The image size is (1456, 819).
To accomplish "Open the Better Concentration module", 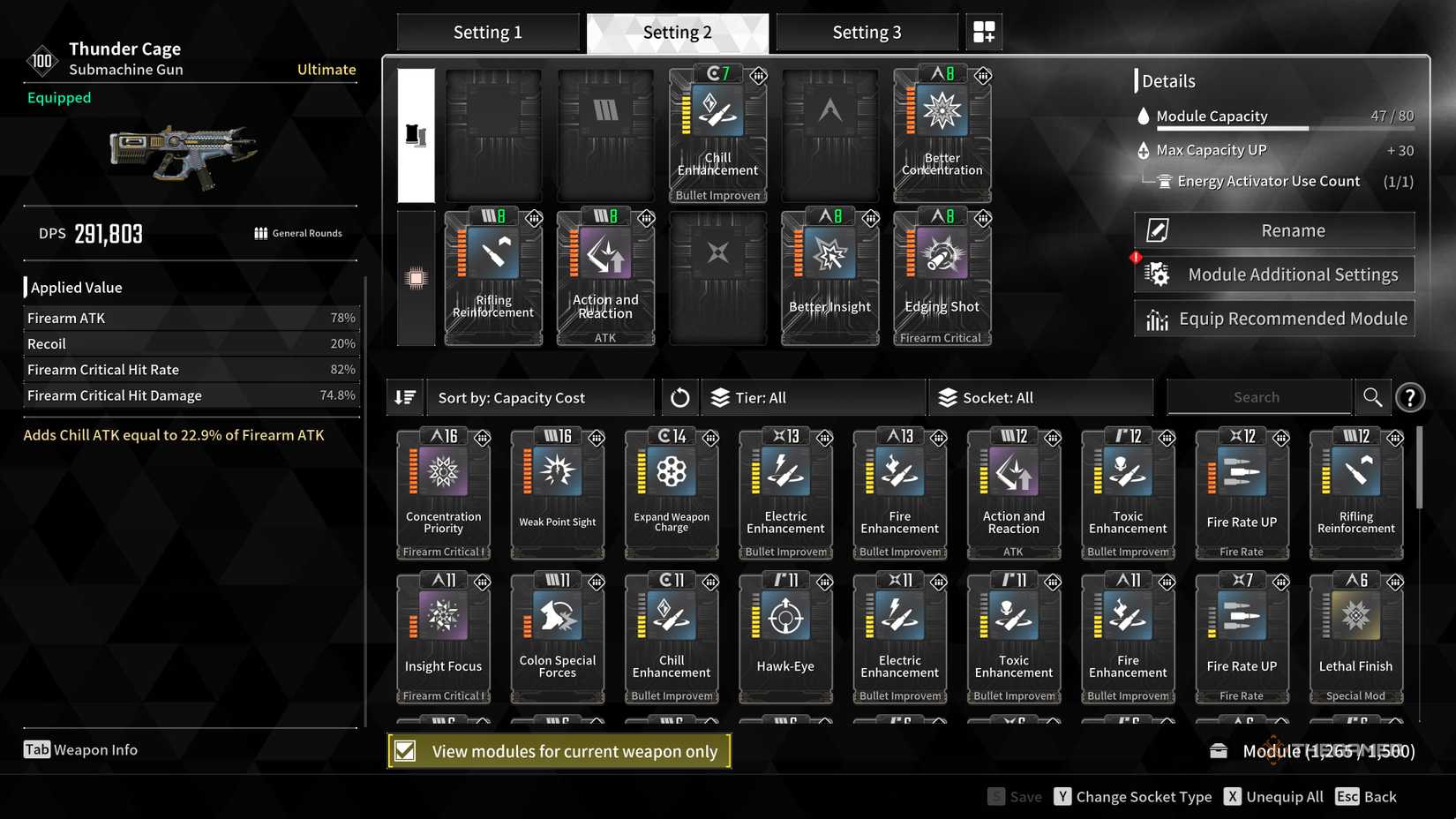I will [x=941, y=132].
